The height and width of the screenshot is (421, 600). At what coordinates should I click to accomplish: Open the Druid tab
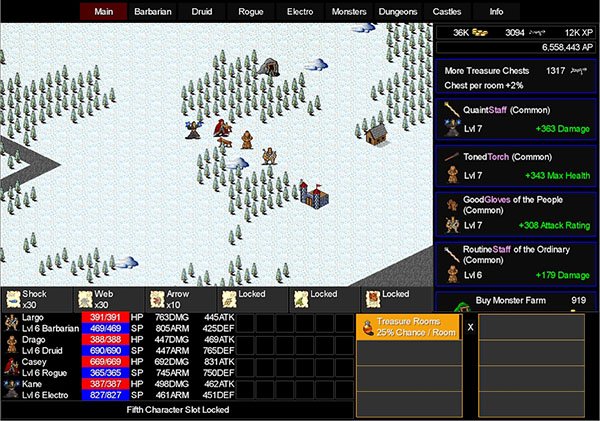[202, 12]
